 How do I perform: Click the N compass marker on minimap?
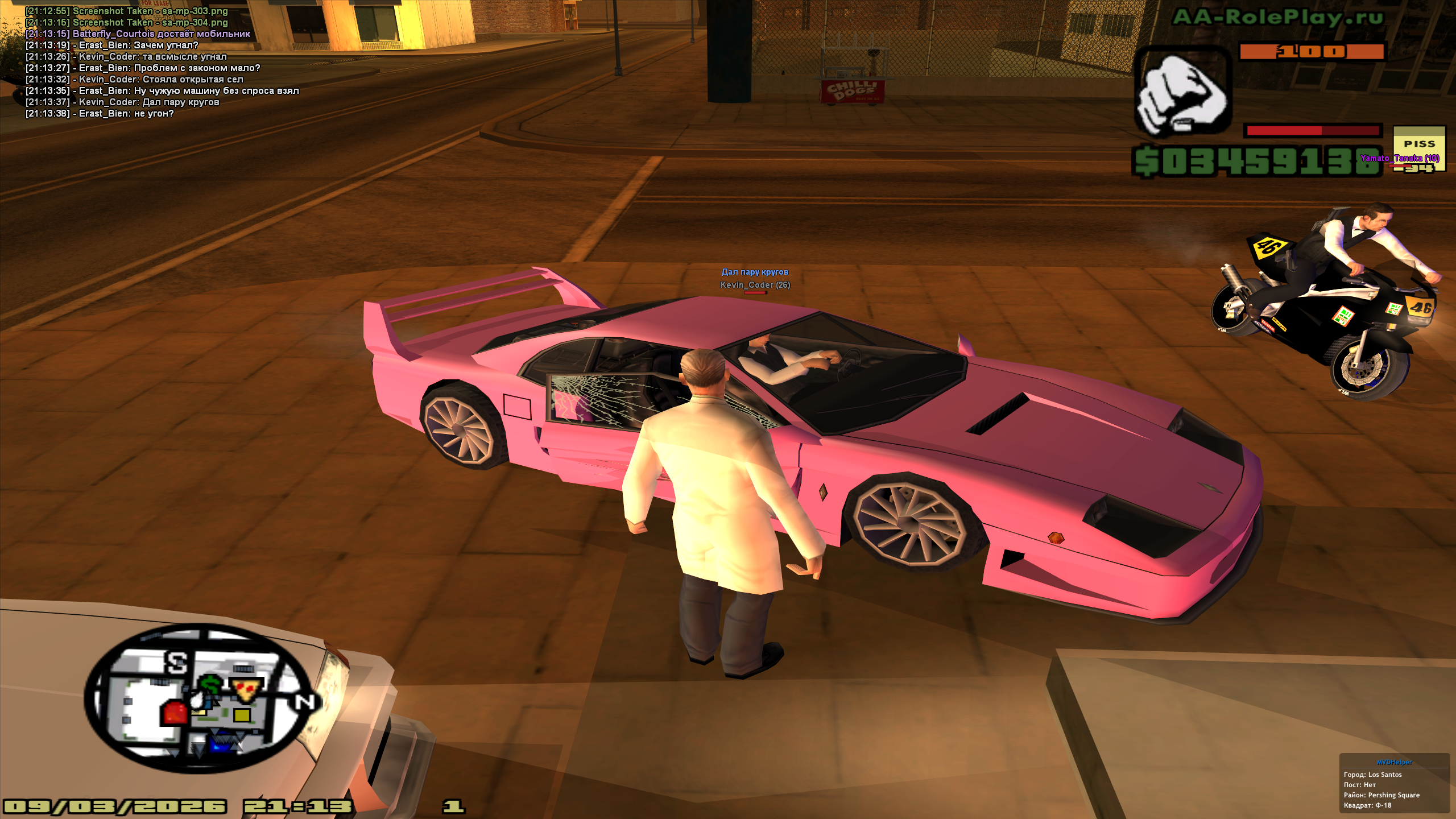click(304, 703)
